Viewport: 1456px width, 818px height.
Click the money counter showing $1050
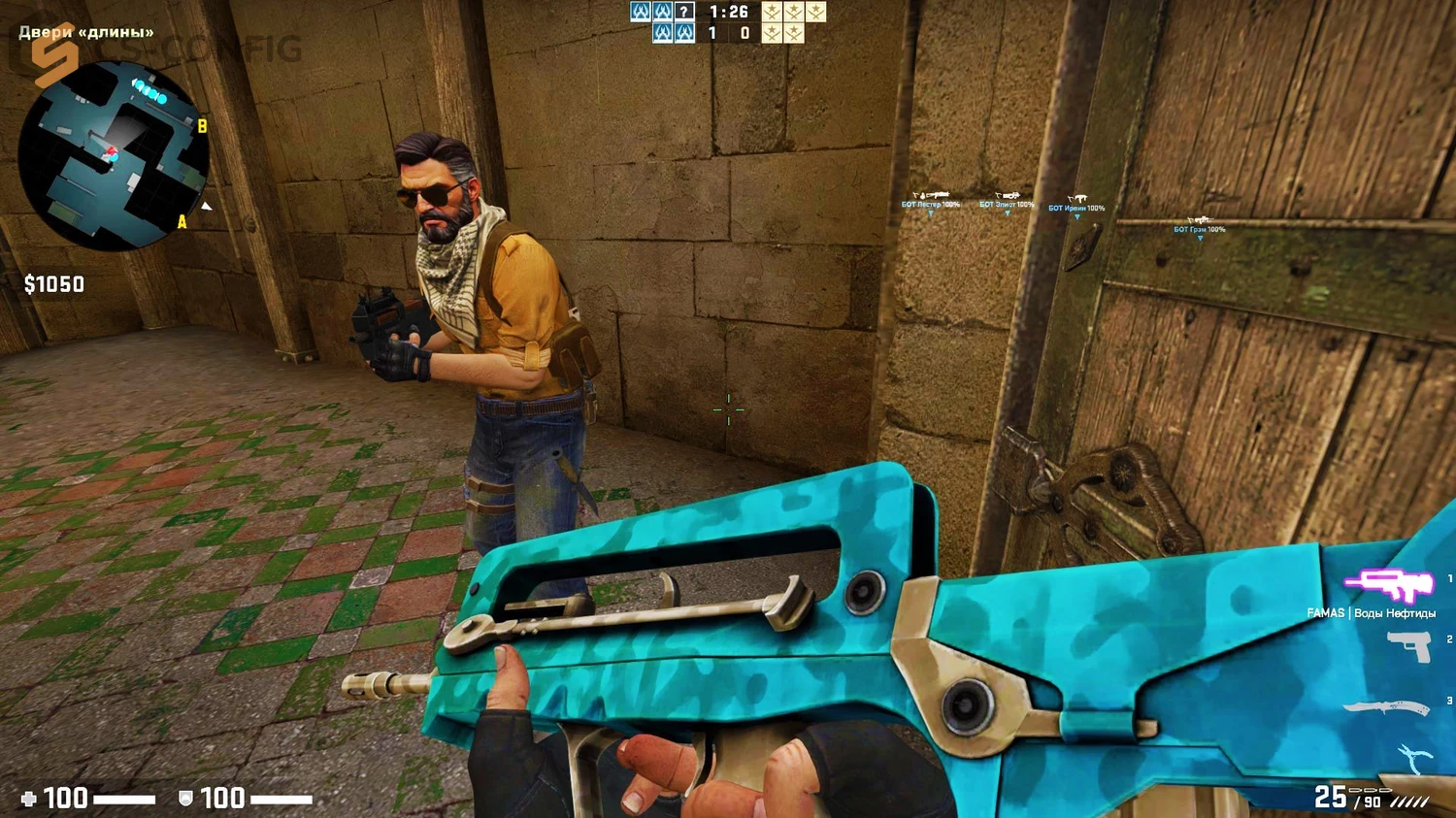pos(54,284)
